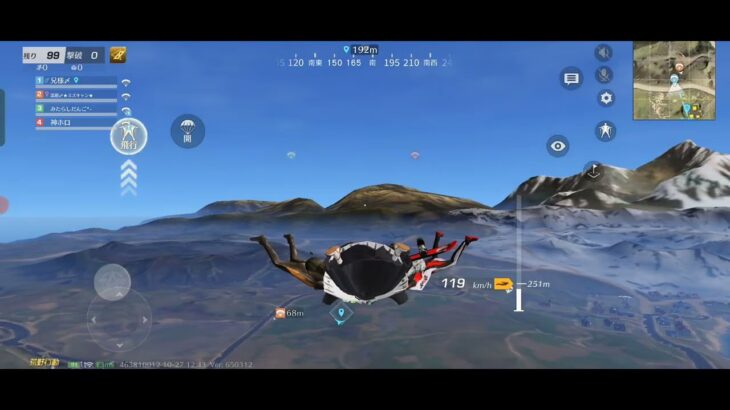
Task: Open the quick chat message bubble
Action: tap(571, 79)
